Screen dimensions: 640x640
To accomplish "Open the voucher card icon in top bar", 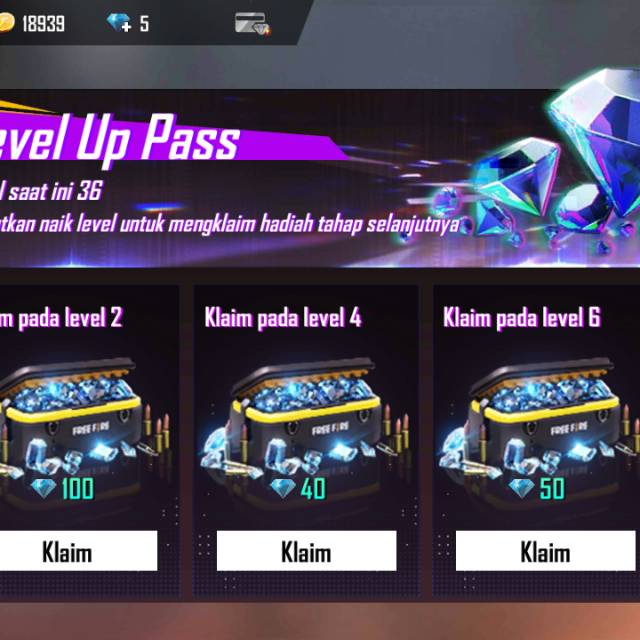I will click(x=252, y=23).
